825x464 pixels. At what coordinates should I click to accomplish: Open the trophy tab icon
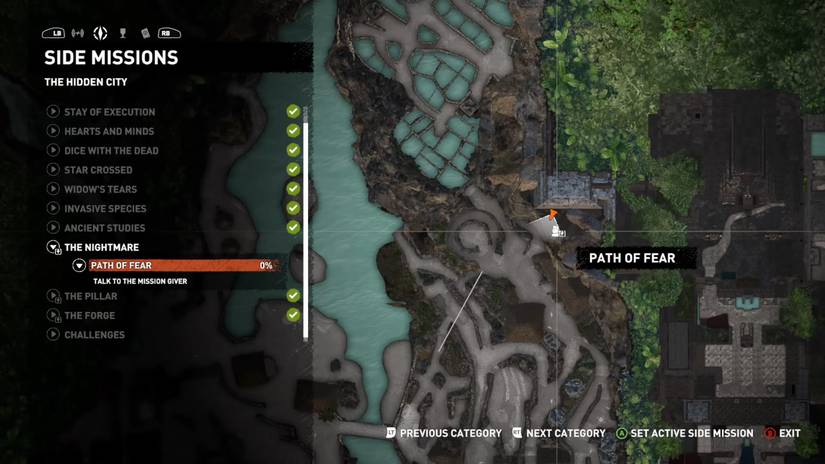(123, 34)
